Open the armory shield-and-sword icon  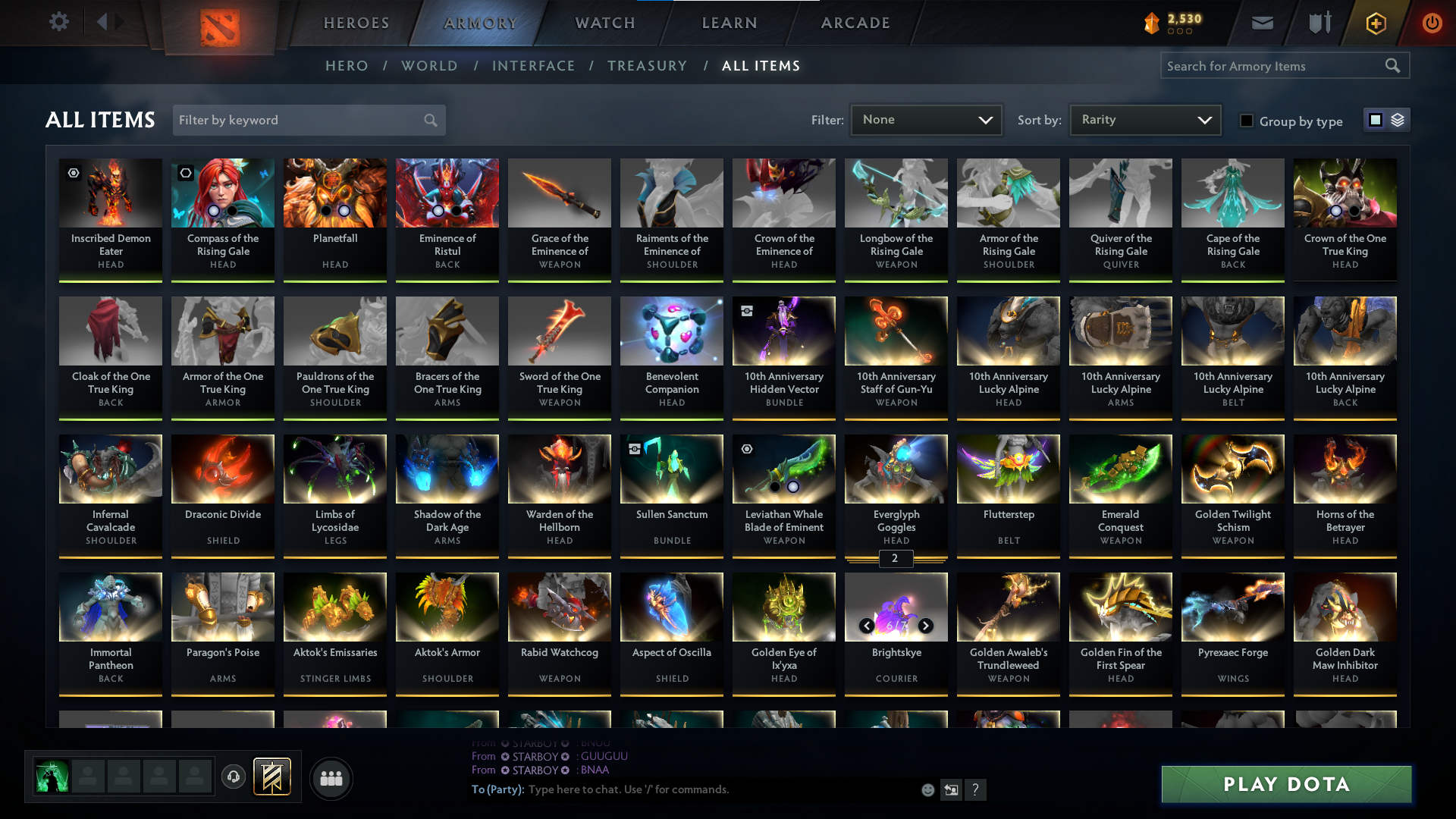(1318, 23)
